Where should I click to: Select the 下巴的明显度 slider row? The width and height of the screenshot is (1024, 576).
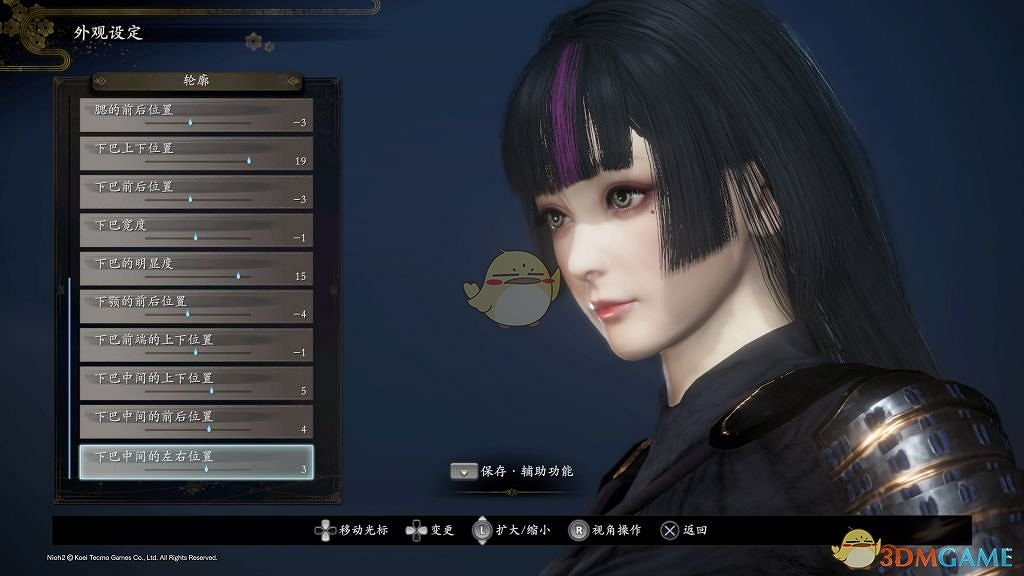point(196,268)
